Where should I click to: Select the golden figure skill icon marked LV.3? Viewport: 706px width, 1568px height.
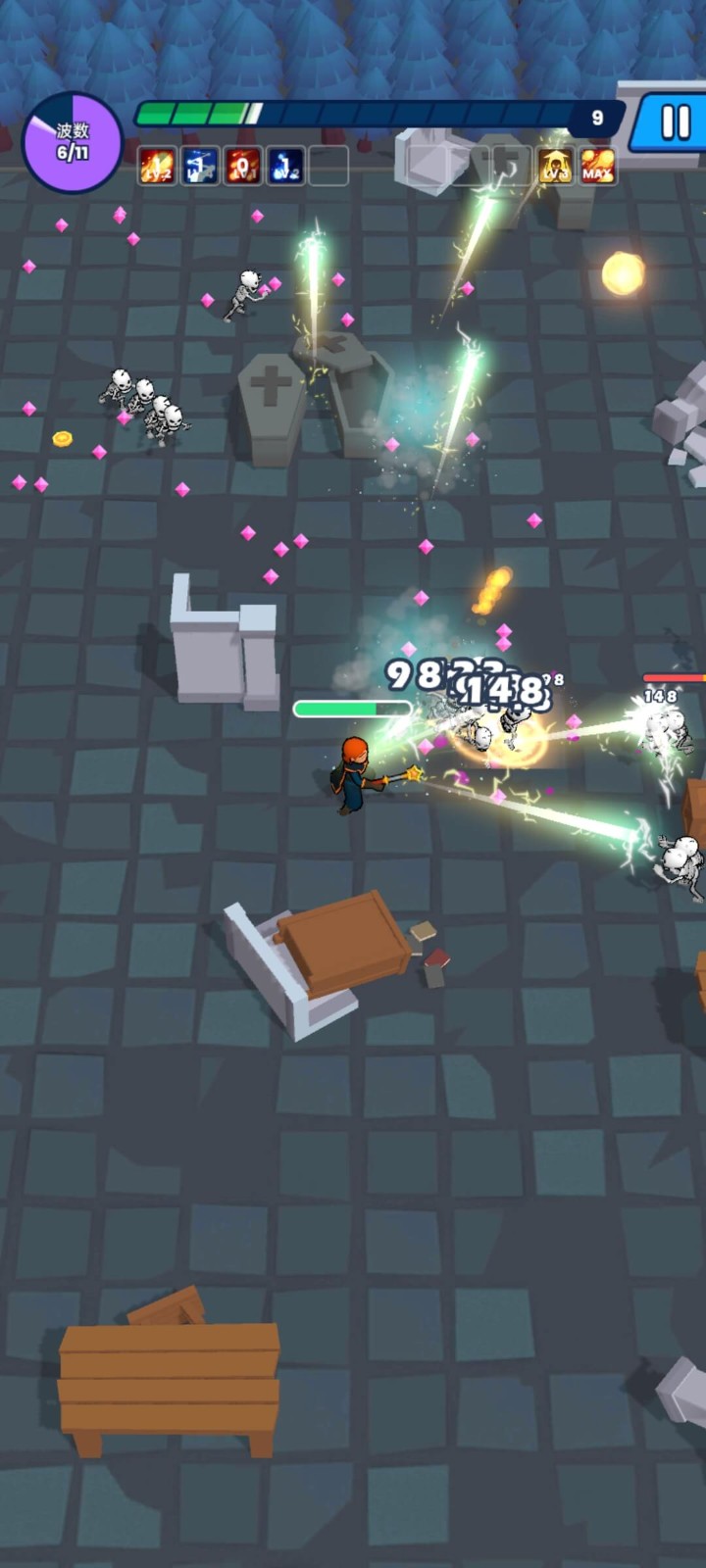555,167
